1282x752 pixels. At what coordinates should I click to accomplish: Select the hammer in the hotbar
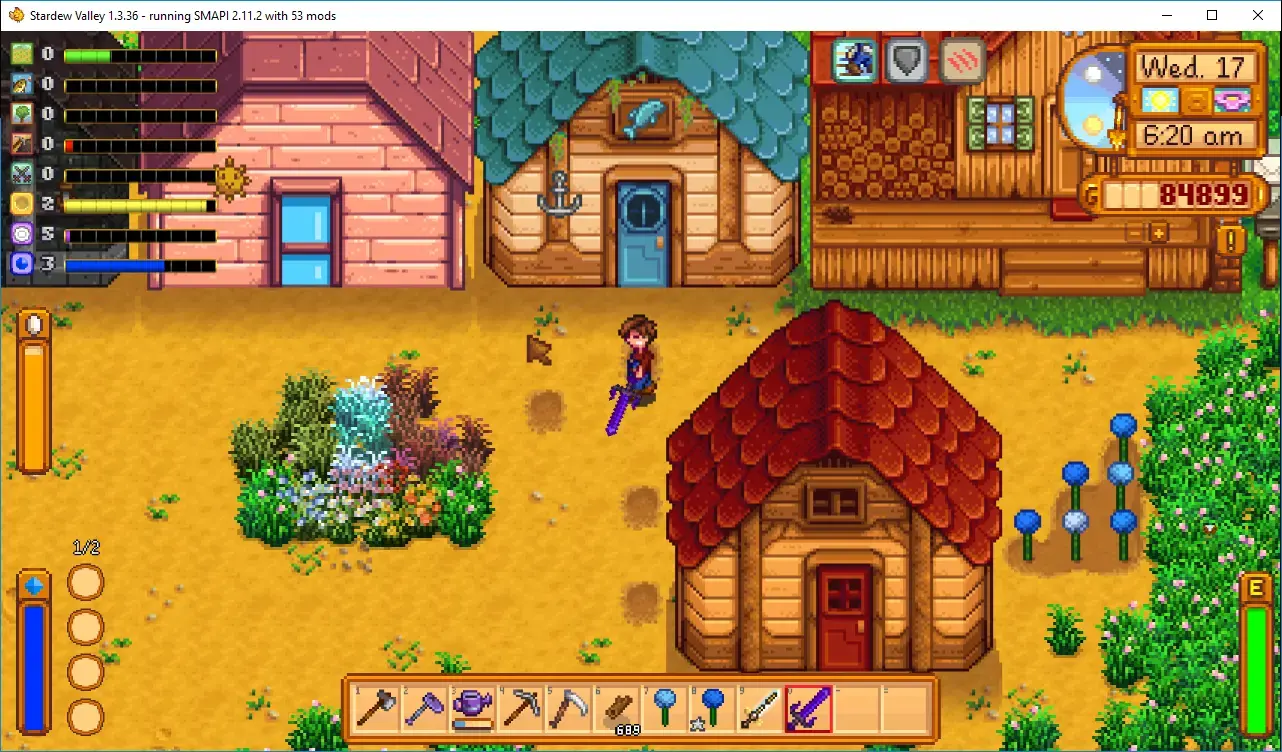(x=375, y=709)
